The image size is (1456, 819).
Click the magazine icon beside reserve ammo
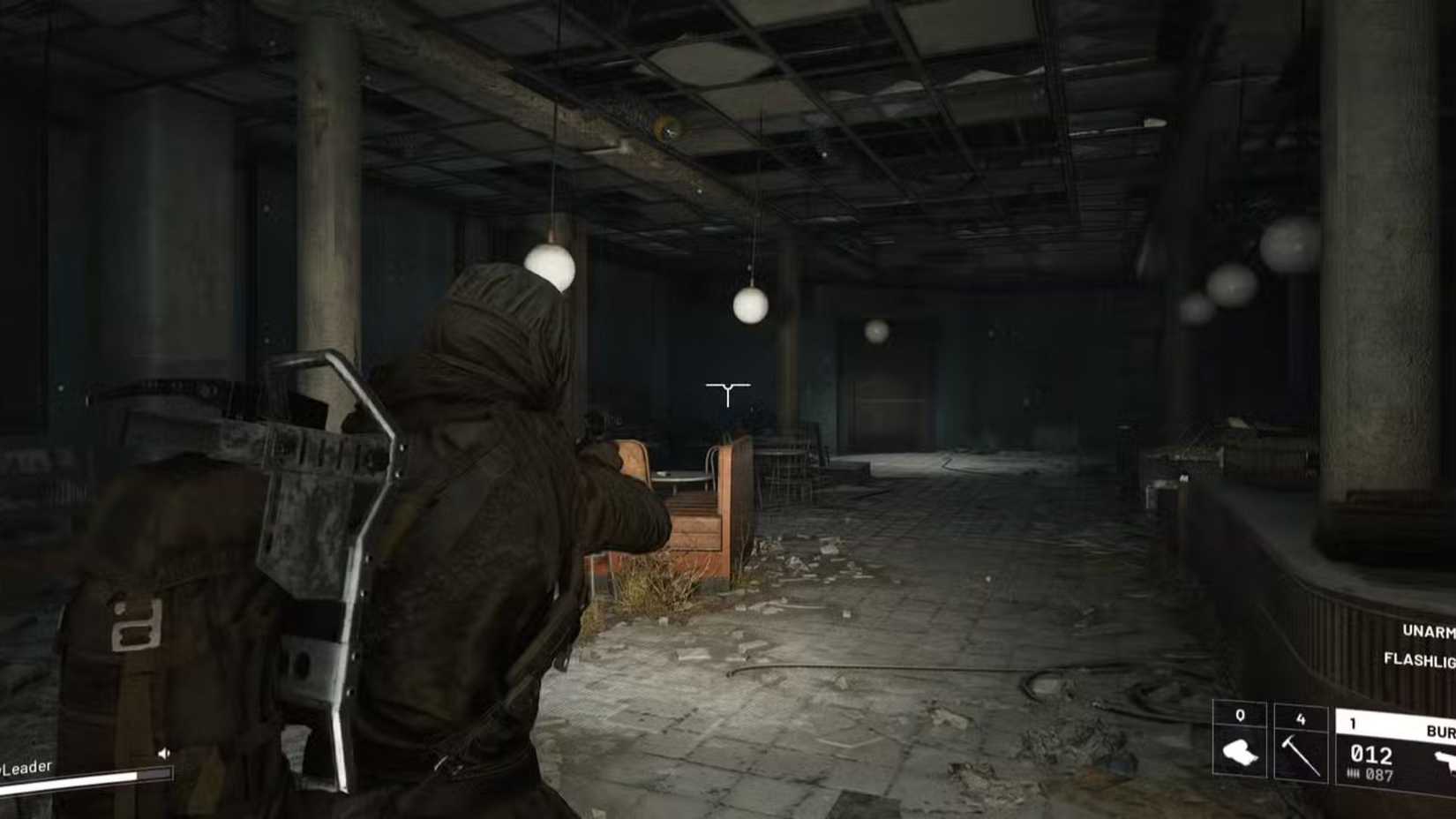point(1354,773)
